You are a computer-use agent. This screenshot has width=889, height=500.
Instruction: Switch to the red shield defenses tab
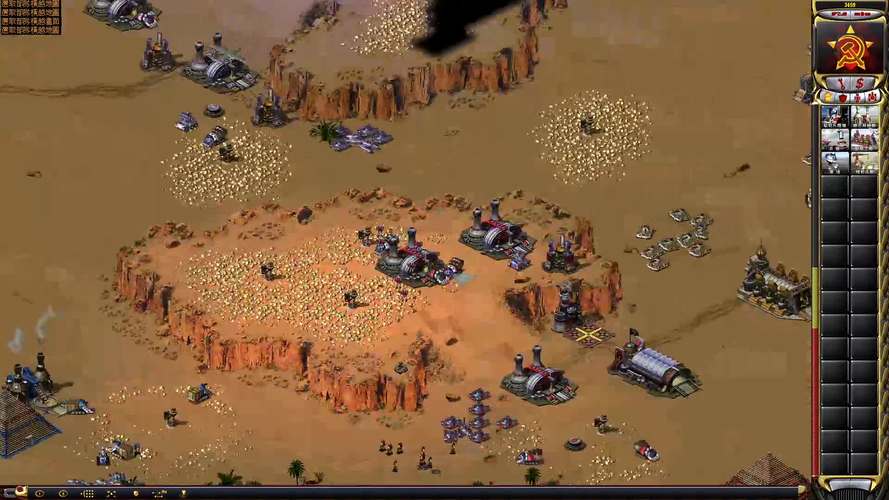click(x=843, y=97)
